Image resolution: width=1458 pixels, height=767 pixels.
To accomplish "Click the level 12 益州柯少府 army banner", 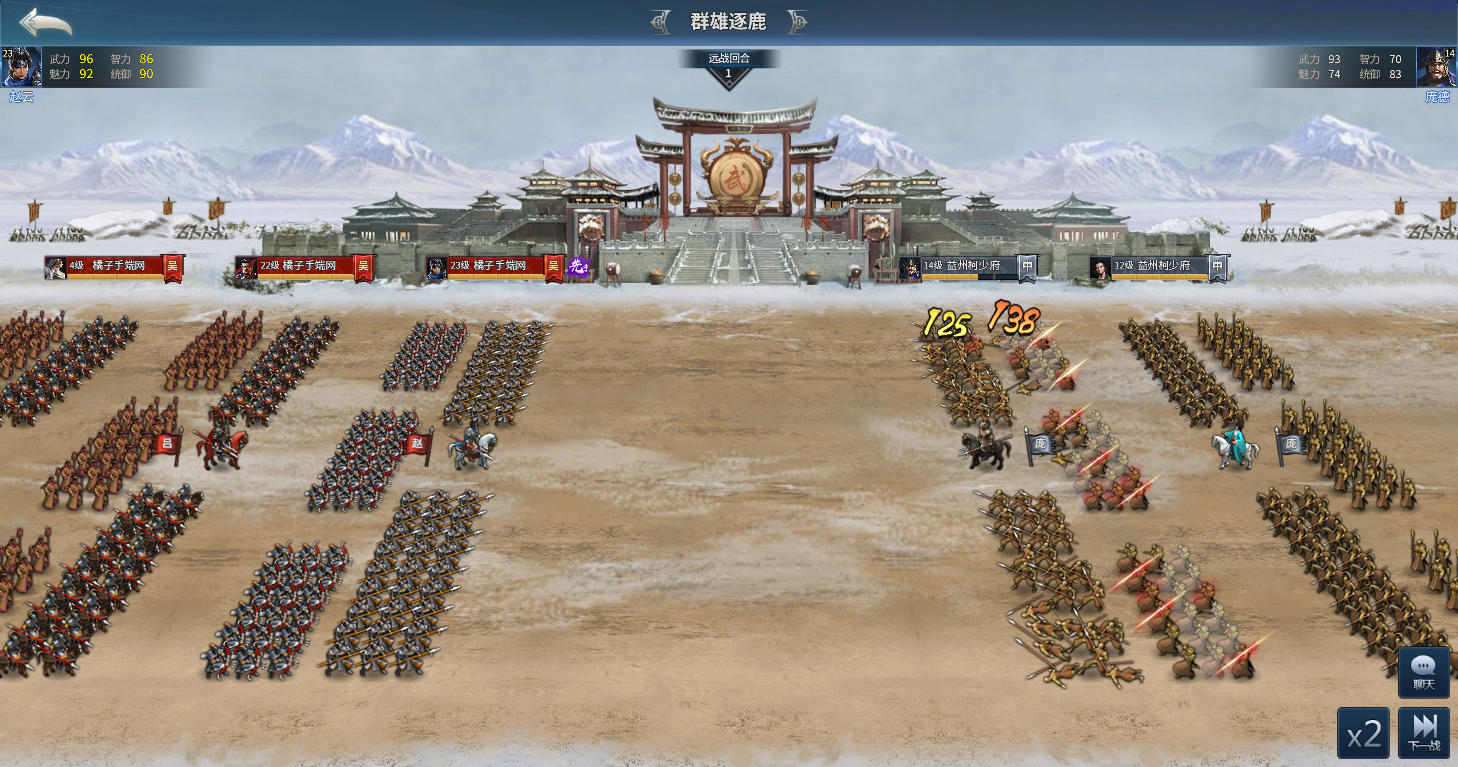I will 1157,266.
